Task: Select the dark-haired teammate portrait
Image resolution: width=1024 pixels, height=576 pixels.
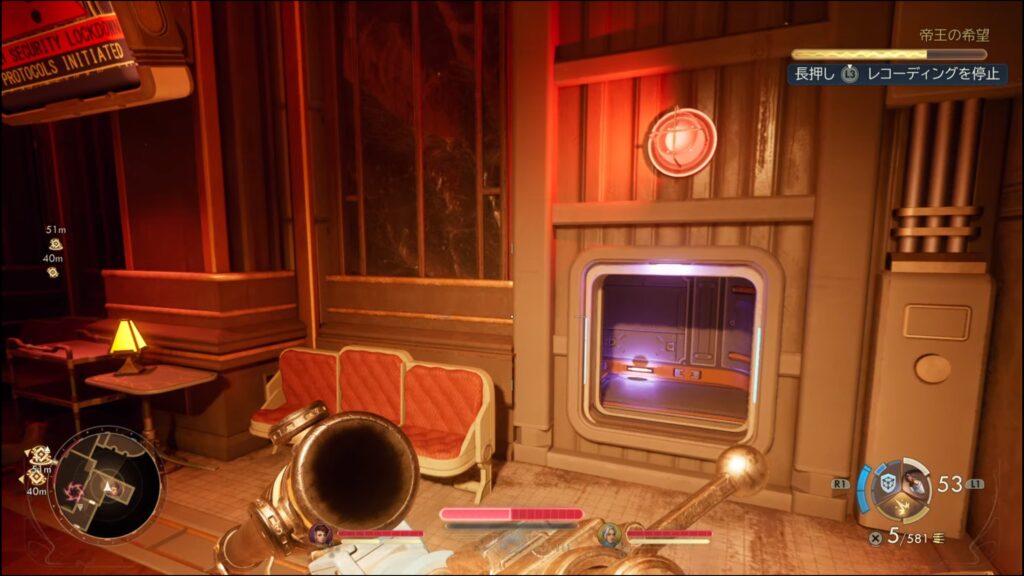Action: [x=321, y=534]
